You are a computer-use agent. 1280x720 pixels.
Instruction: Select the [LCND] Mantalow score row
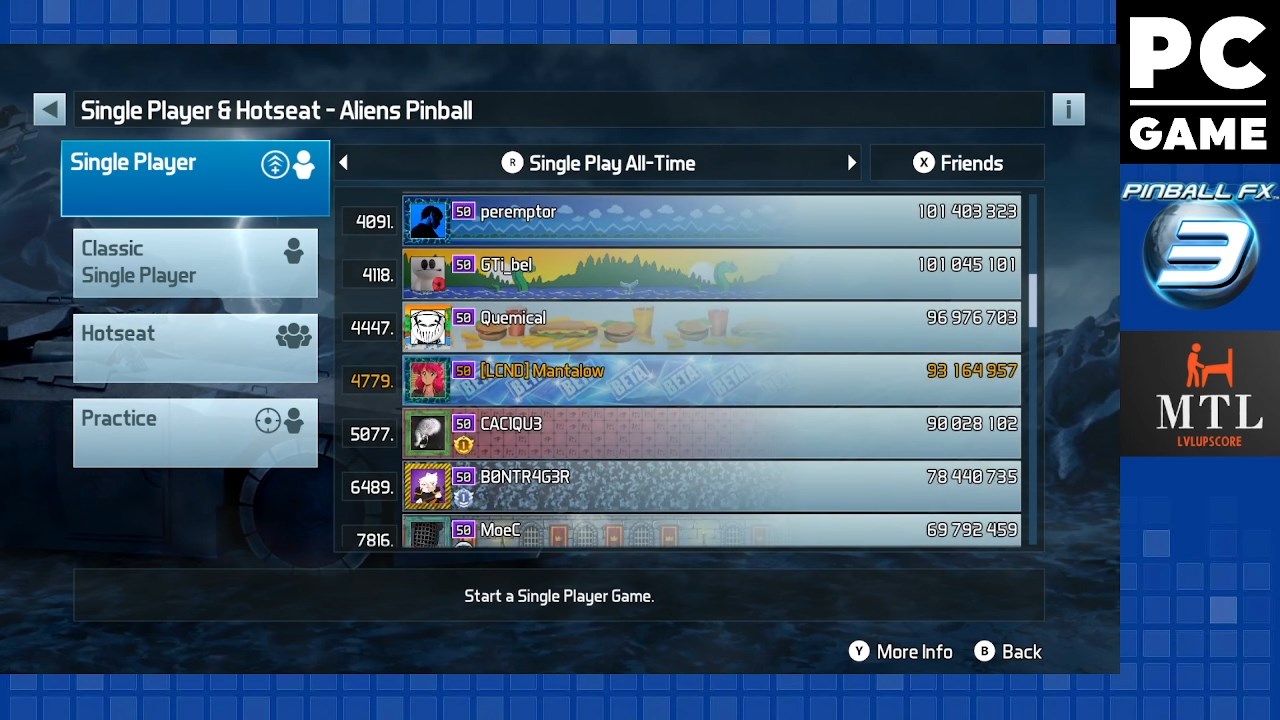(x=711, y=379)
